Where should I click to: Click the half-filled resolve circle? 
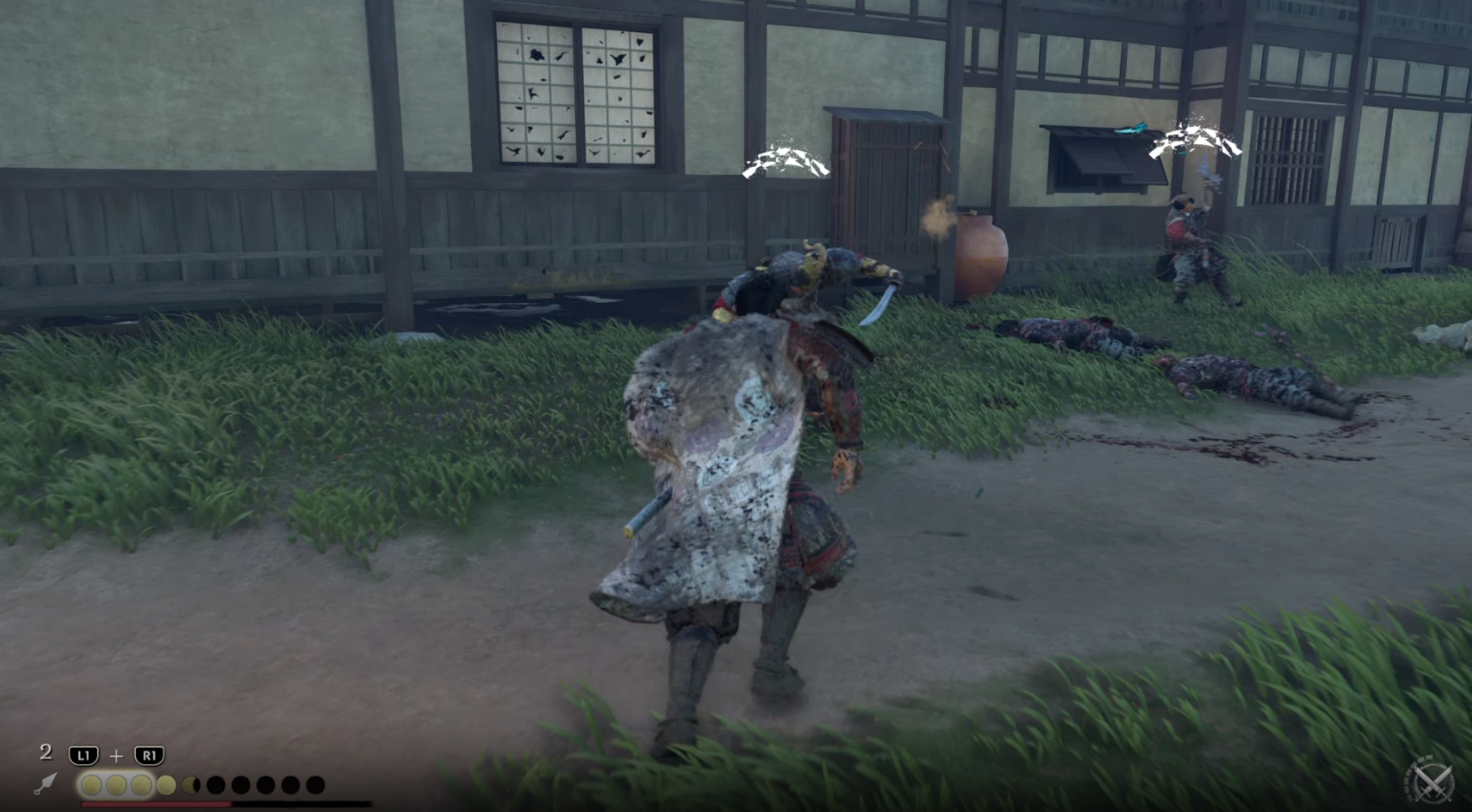coord(192,785)
